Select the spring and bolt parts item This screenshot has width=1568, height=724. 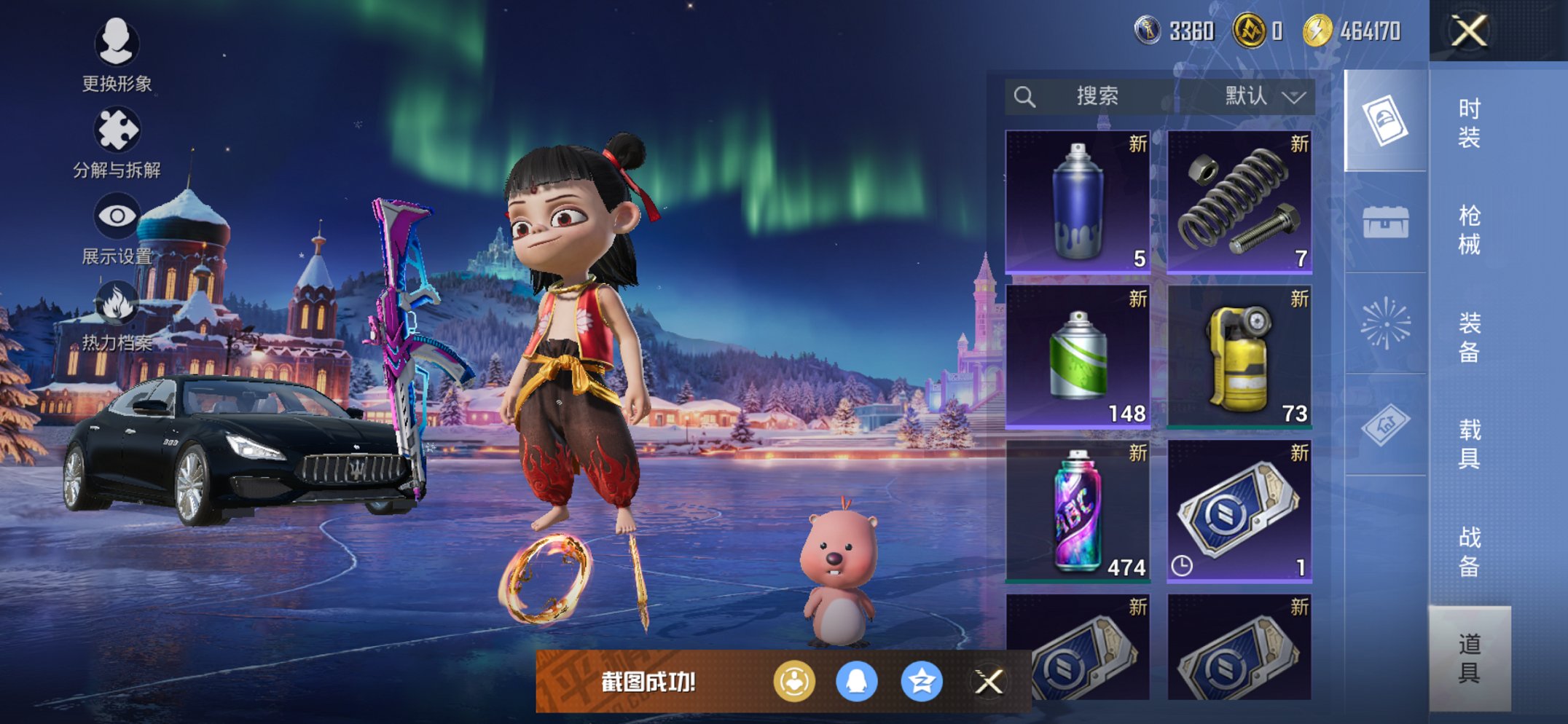click(1239, 202)
